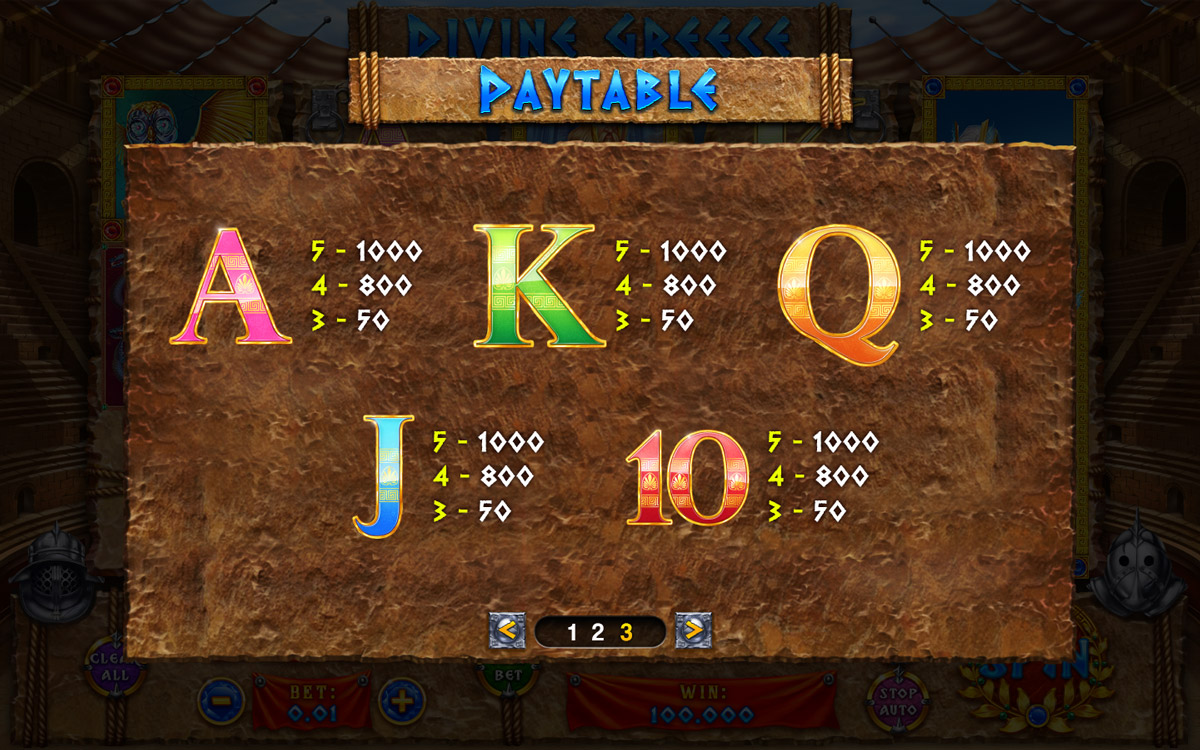Click the Stop Auto button
Screen dimensions: 1200x750
[897, 698]
